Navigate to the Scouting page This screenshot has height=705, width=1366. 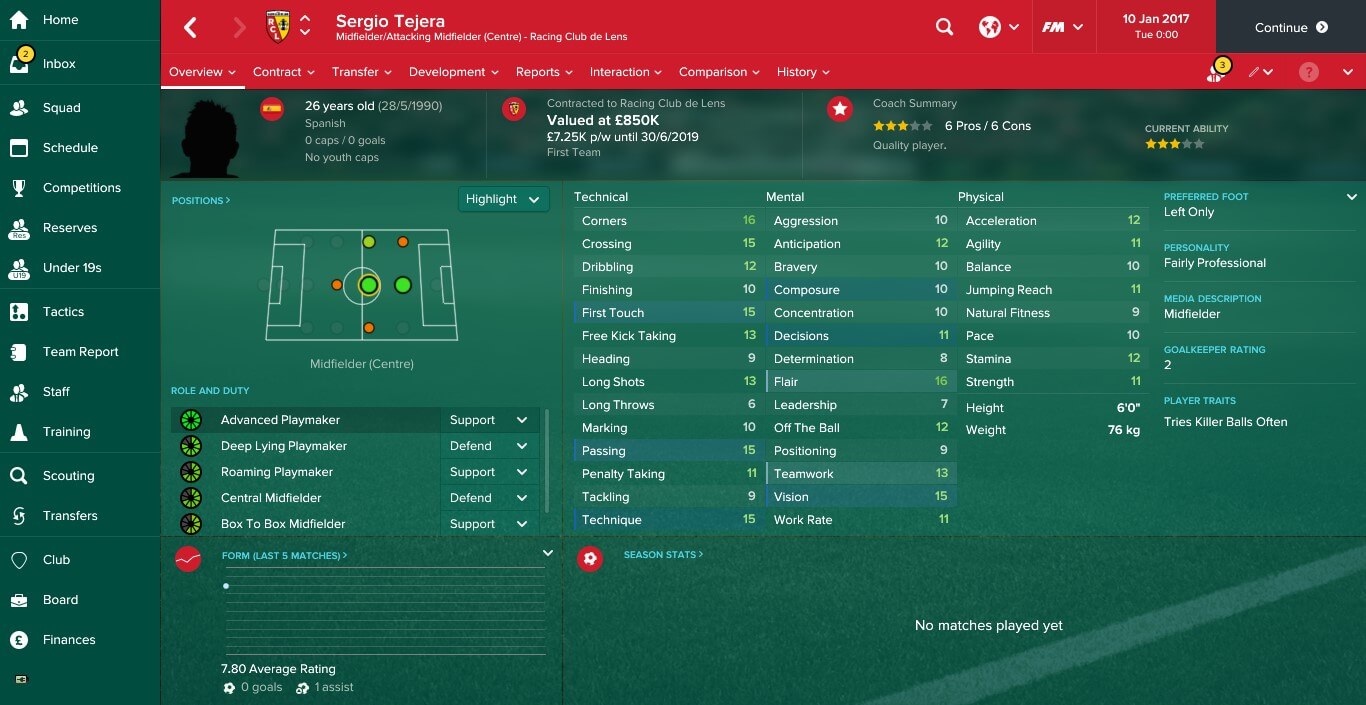pyautogui.click(x=68, y=476)
